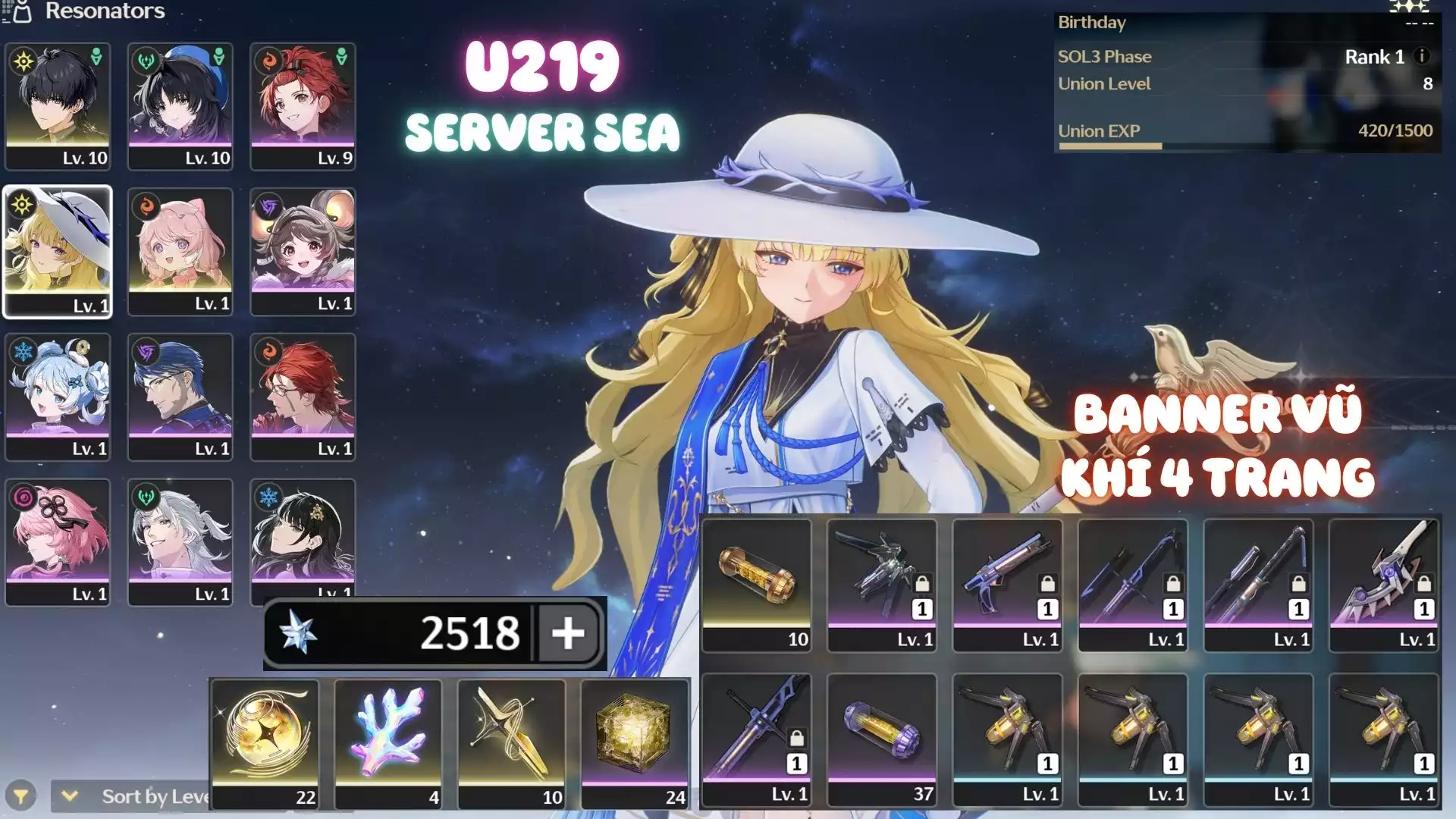Choose the mouse-eared girl resonator
1456x819 pixels.
(x=303, y=251)
